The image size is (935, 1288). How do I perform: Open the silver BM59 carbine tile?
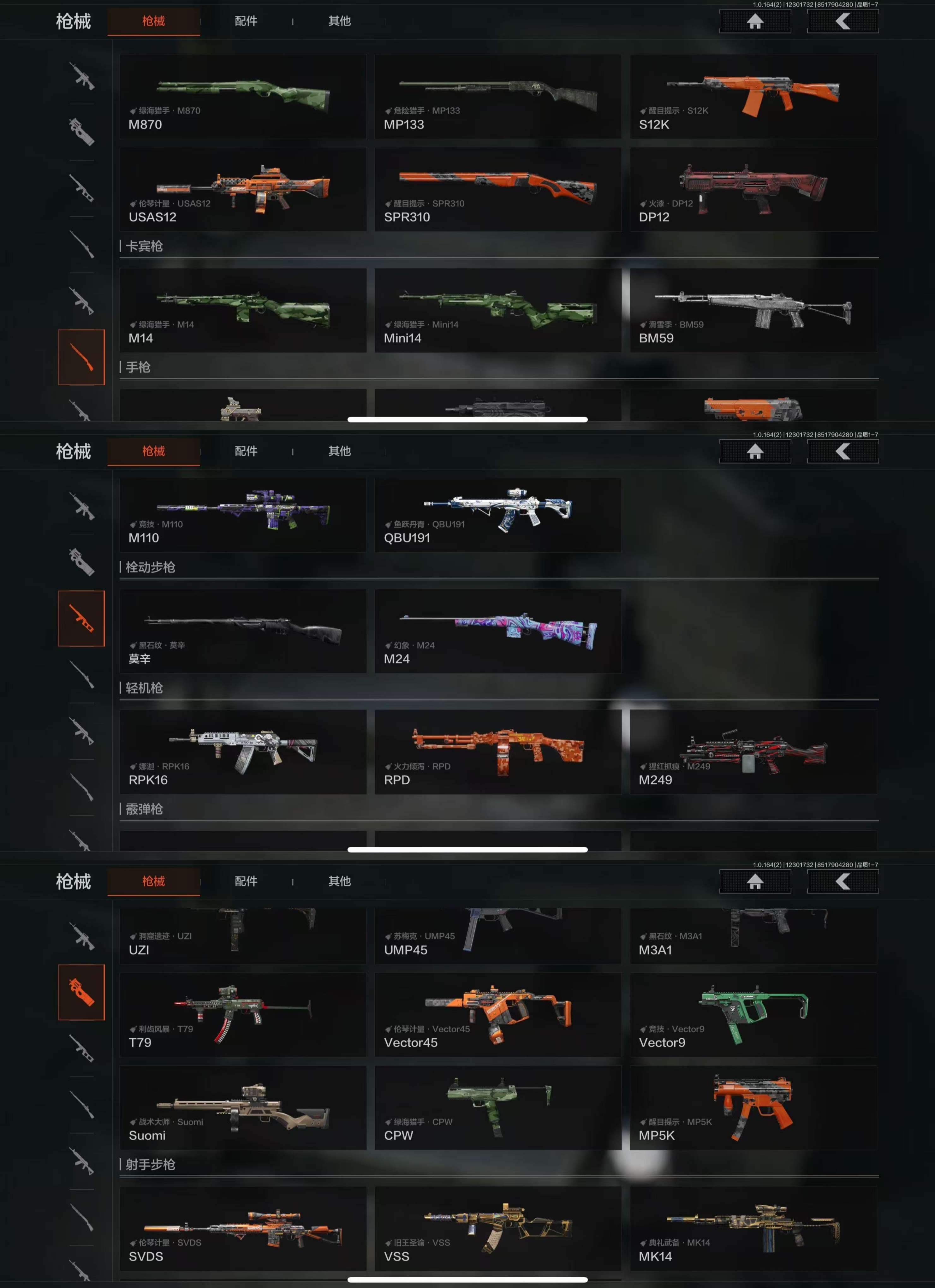click(753, 310)
